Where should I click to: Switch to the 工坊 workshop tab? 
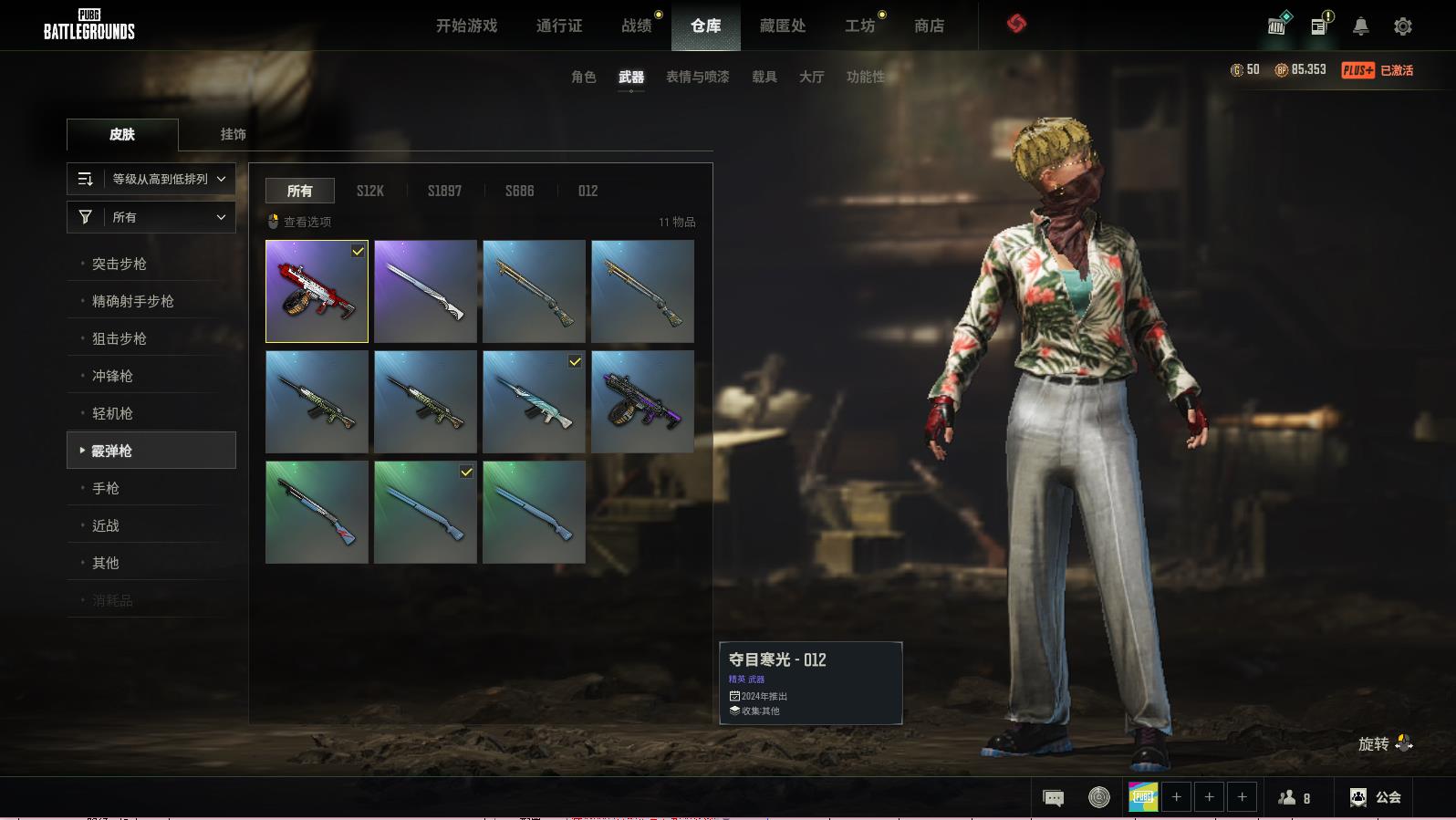(x=859, y=26)
